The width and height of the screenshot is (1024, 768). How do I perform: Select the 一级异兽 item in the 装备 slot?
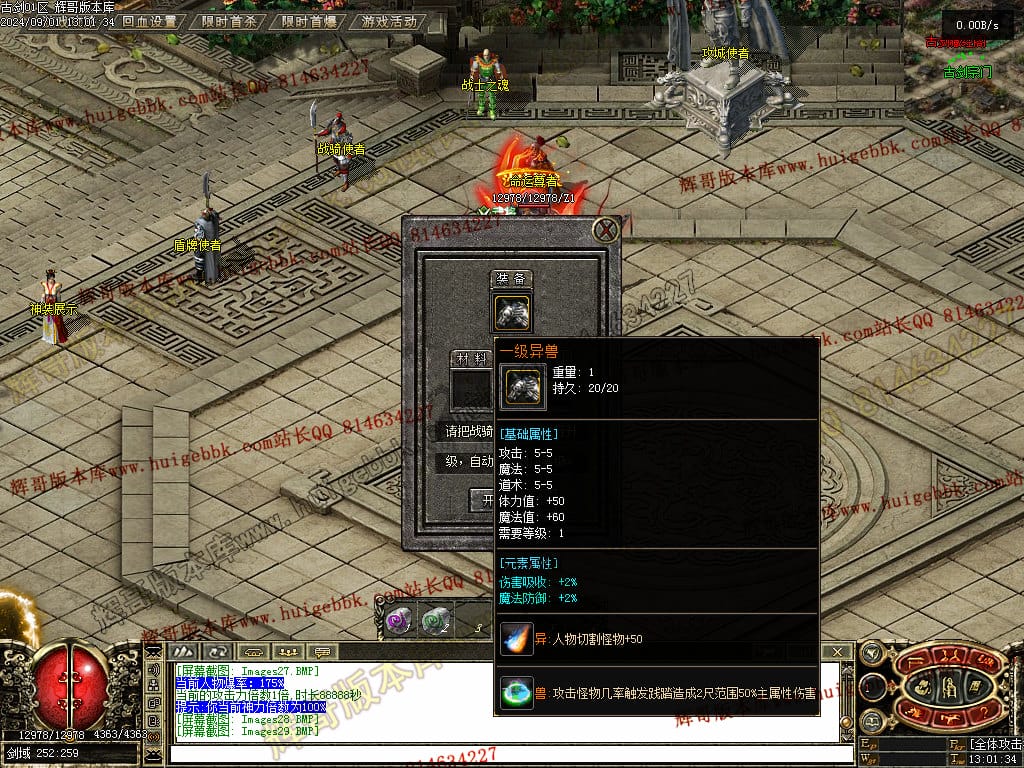click(x=513, y=311)
